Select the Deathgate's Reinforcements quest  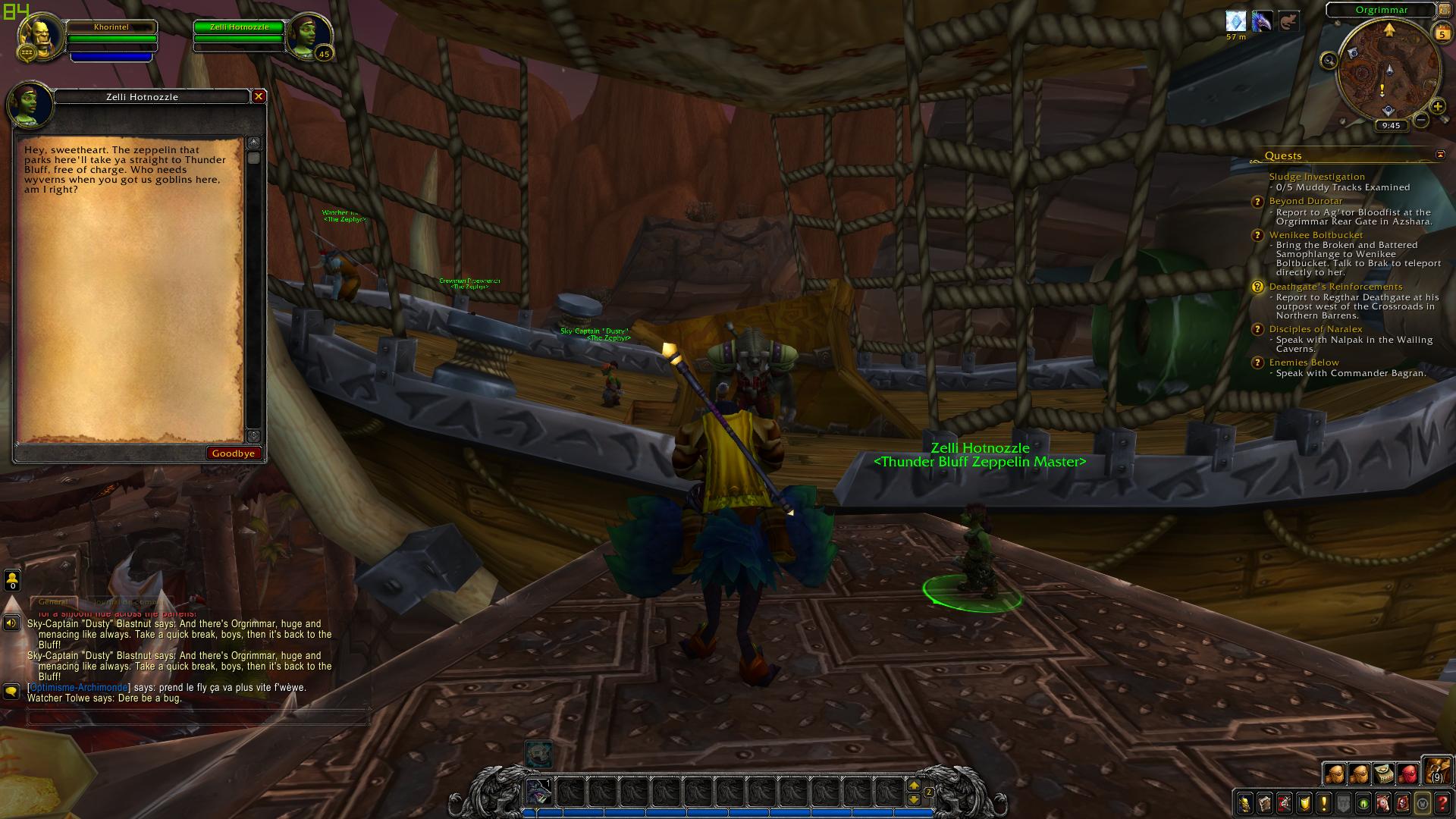pos(1335,287)
